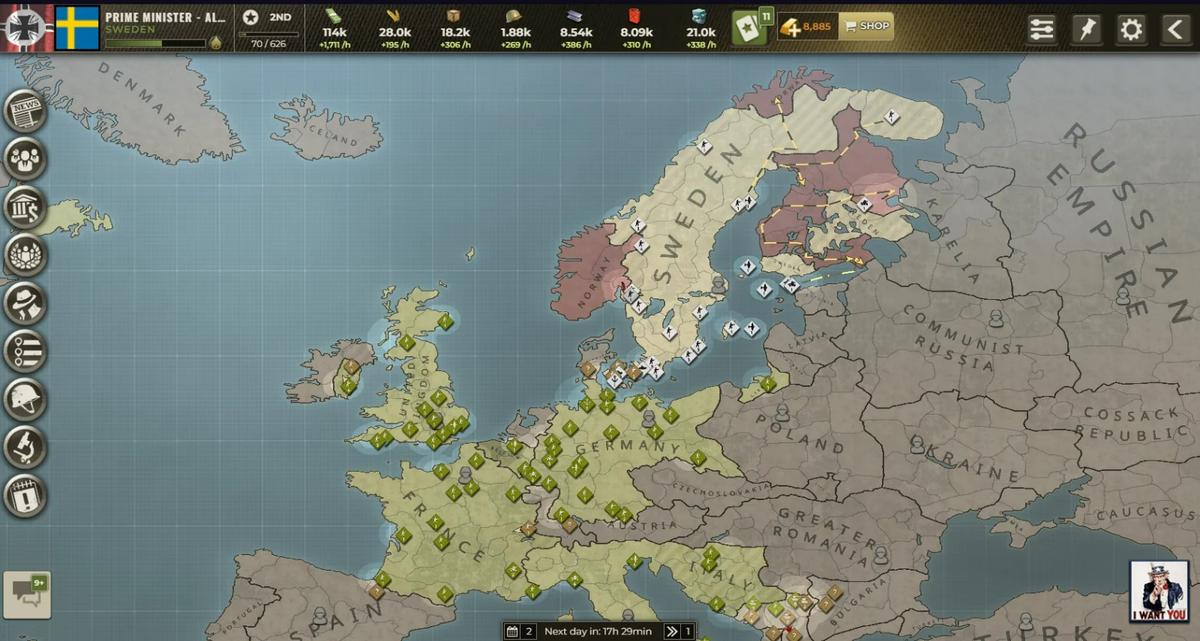Open the News newspaper panel
Viewport: 1200px width, 641px height.
[x=25, y=111]
